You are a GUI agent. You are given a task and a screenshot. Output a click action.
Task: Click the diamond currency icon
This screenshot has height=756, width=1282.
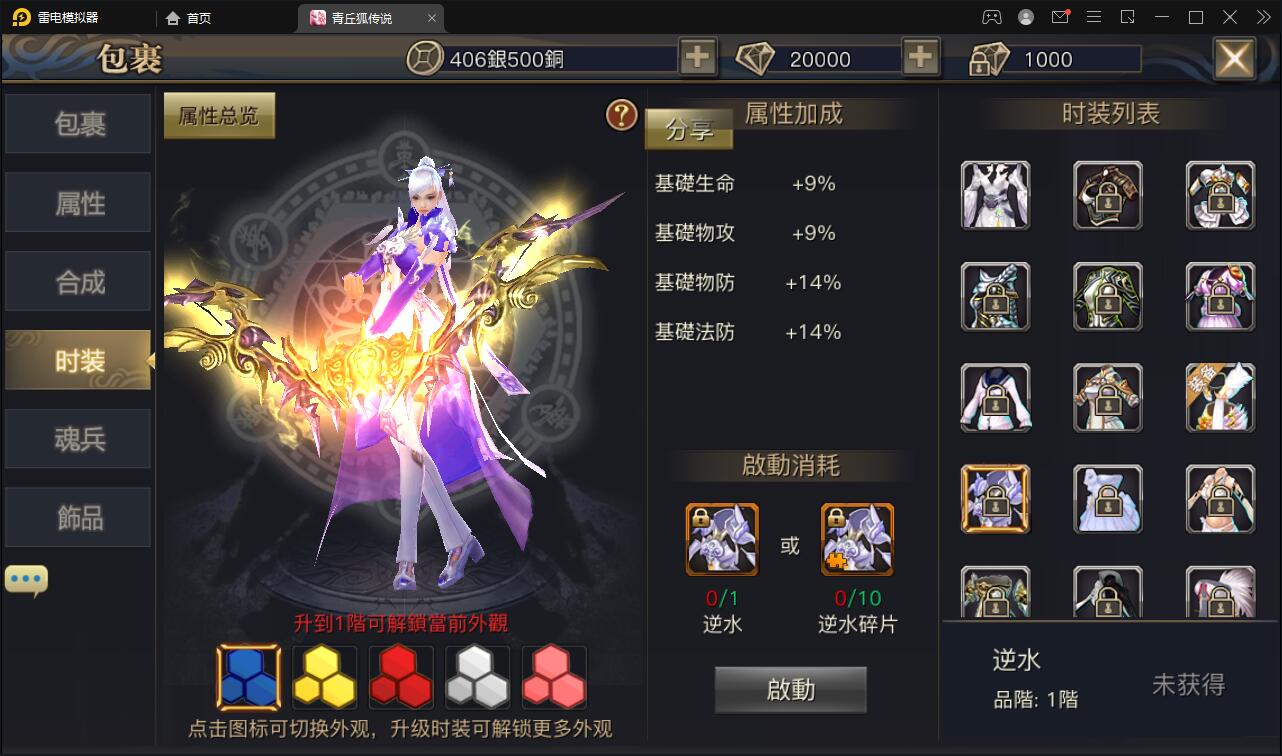[757, 58]
